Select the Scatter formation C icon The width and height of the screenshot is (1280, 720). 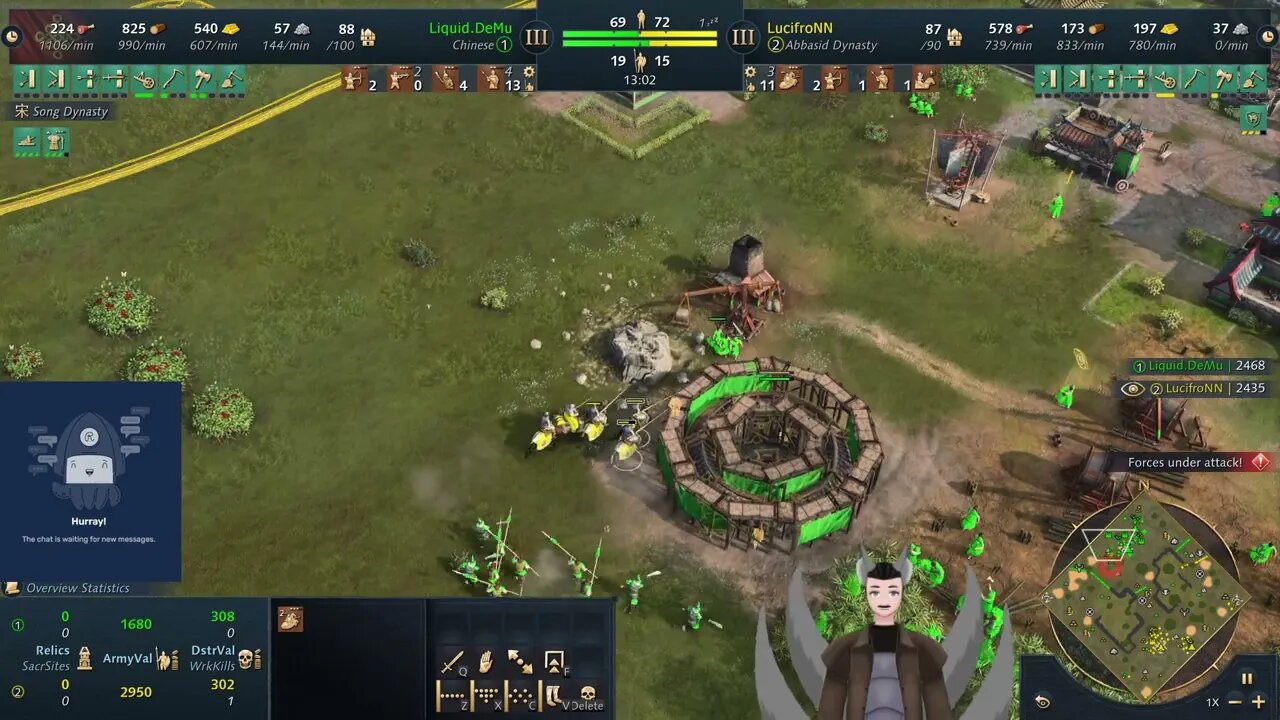click(521, 694)
